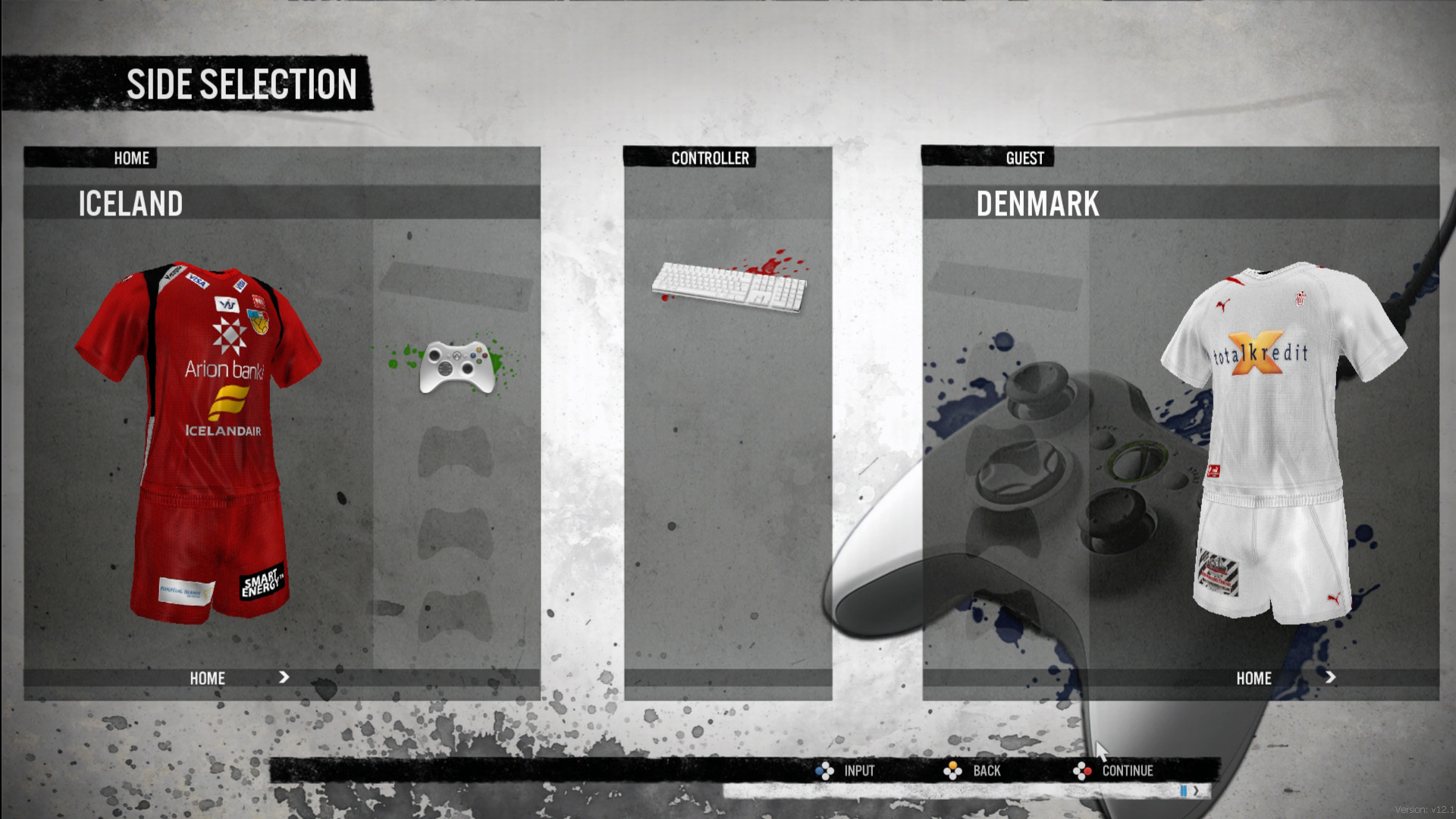
Task: Click the Iceland team name bar
Action: pyautogui.click(x=281, y=203)
